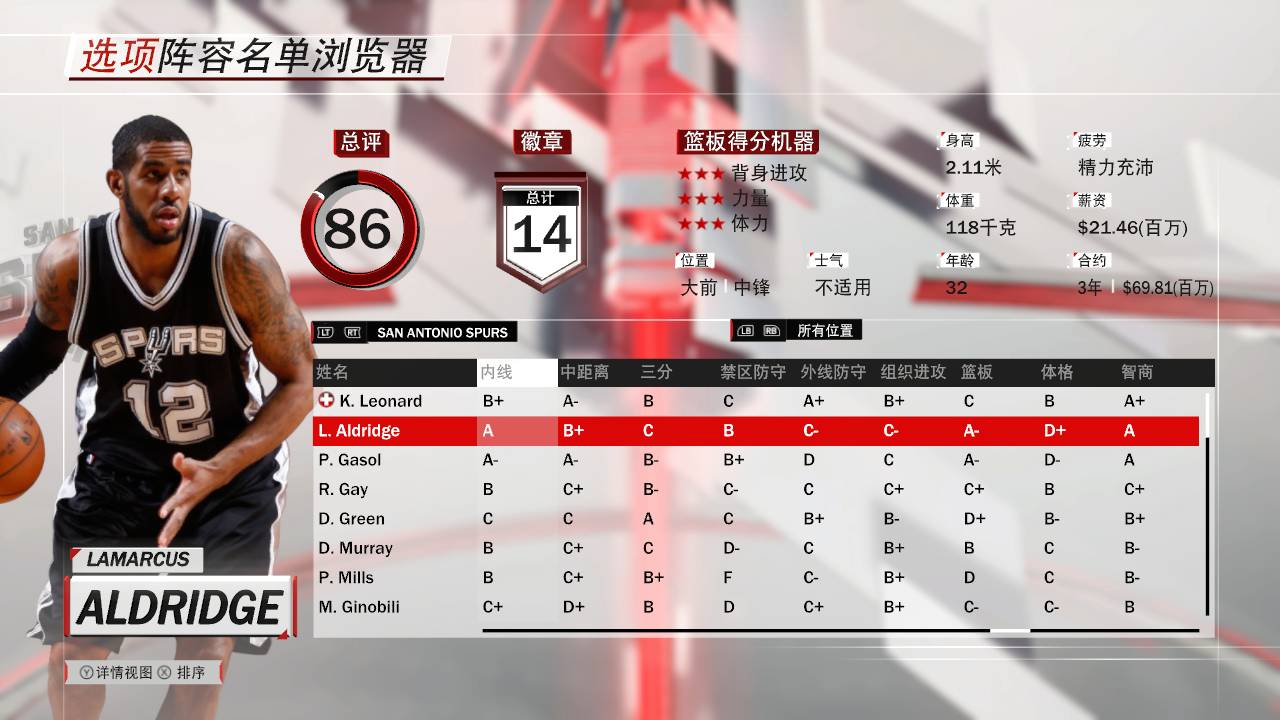Open the SAN ANTONIO SPURS team selector

coord(443,331)
